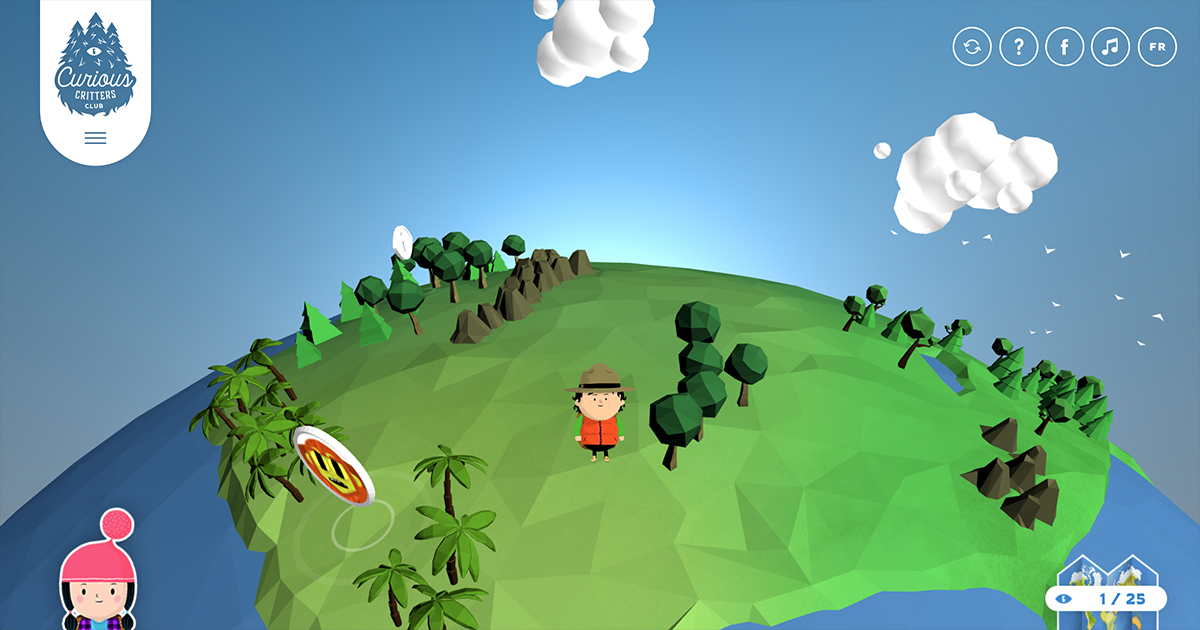Click the circular arrows refresh icon
Image resolution: width=1200 pixels, height=630 pixels.
[x=972, y=47]
